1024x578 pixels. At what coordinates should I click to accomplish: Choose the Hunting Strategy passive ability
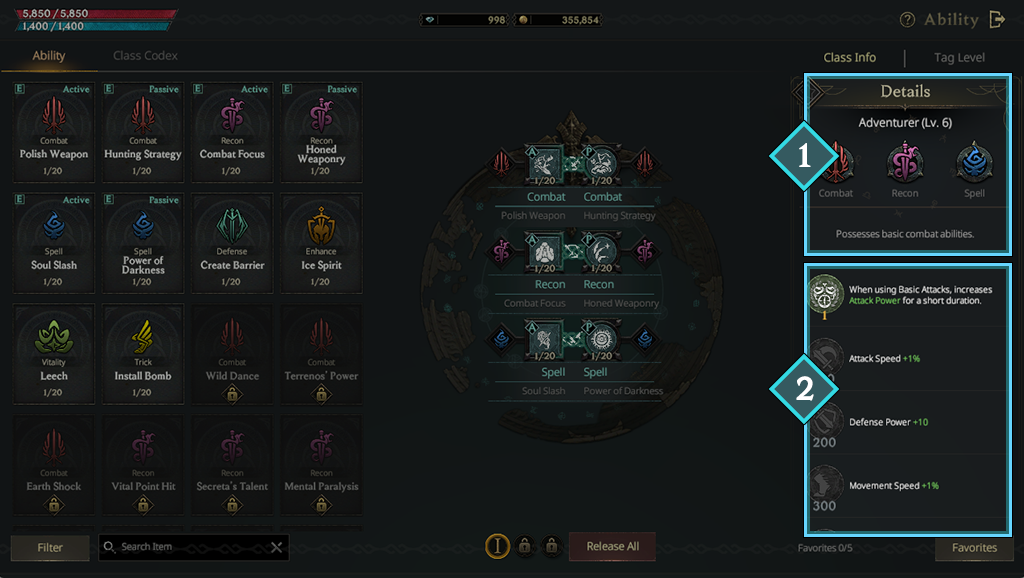(x=143, y=131)
